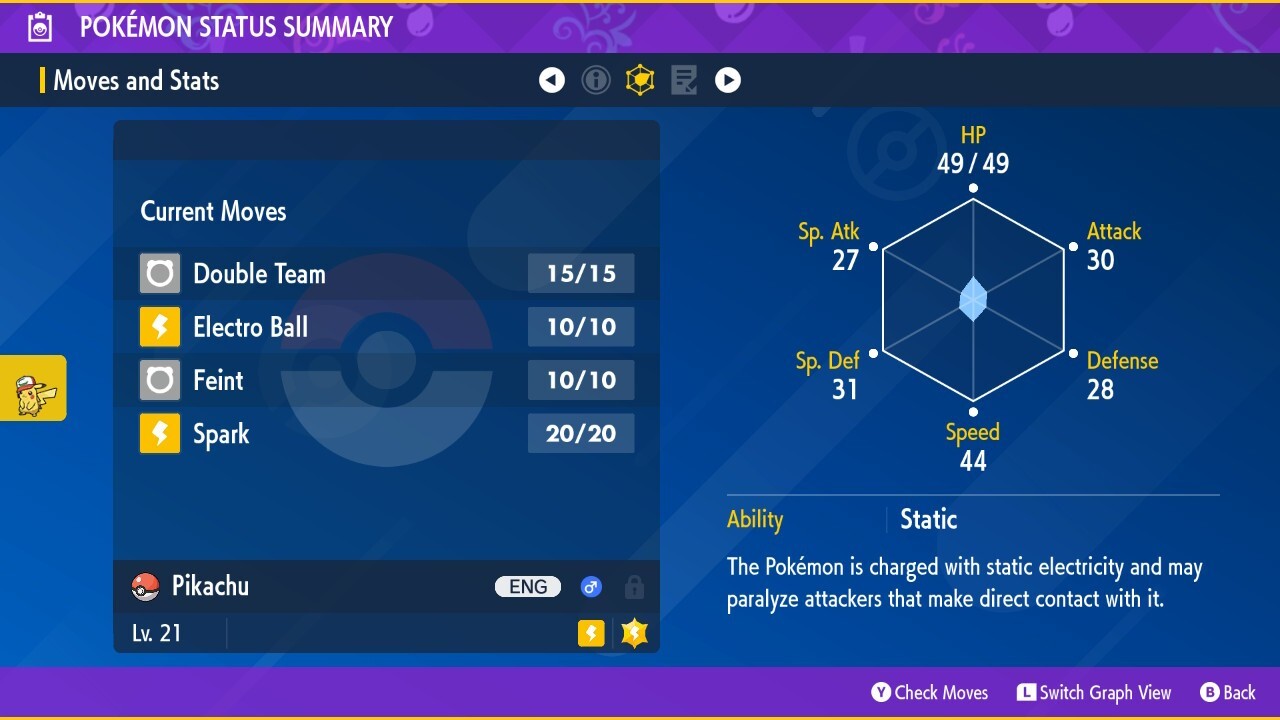Switch to the info page tab icon

(x=596, y=80)
